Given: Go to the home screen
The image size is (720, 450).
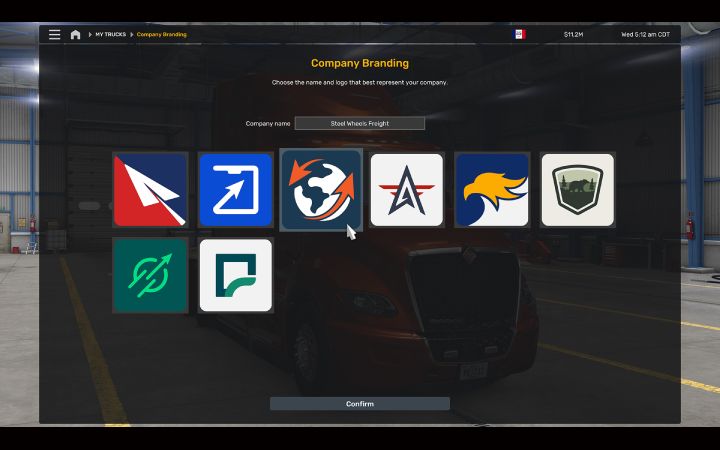Looking at the screenshot, I should pyautogui.click(x=75, y=34).
